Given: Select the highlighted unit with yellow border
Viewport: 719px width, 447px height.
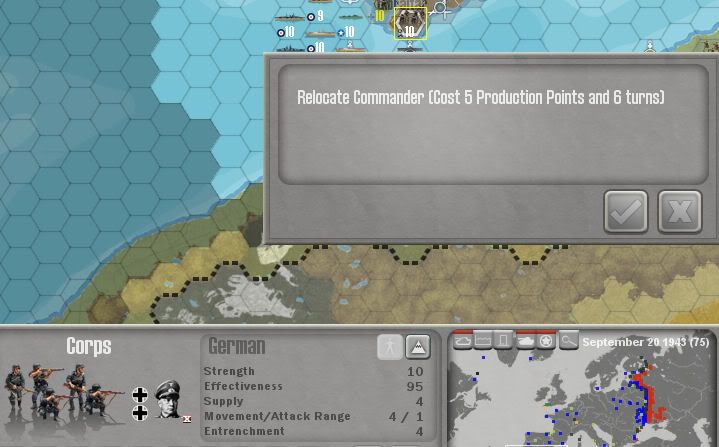Looking at the screenshot, I should (410, 24).
